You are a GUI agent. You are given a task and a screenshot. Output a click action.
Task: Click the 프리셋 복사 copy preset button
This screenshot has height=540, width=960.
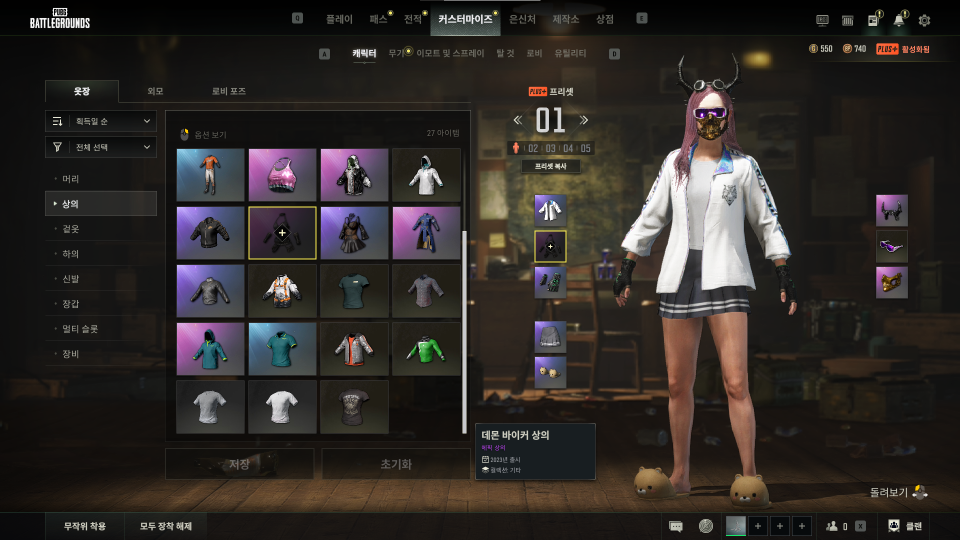click(x=550, y=167)
